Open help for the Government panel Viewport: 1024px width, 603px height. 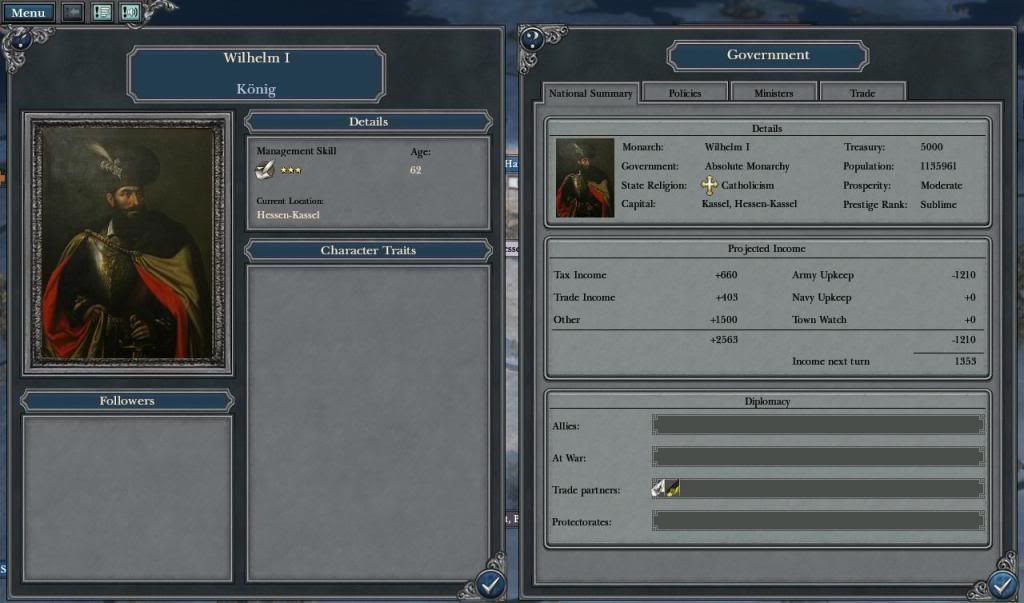[x=532, y=40]
